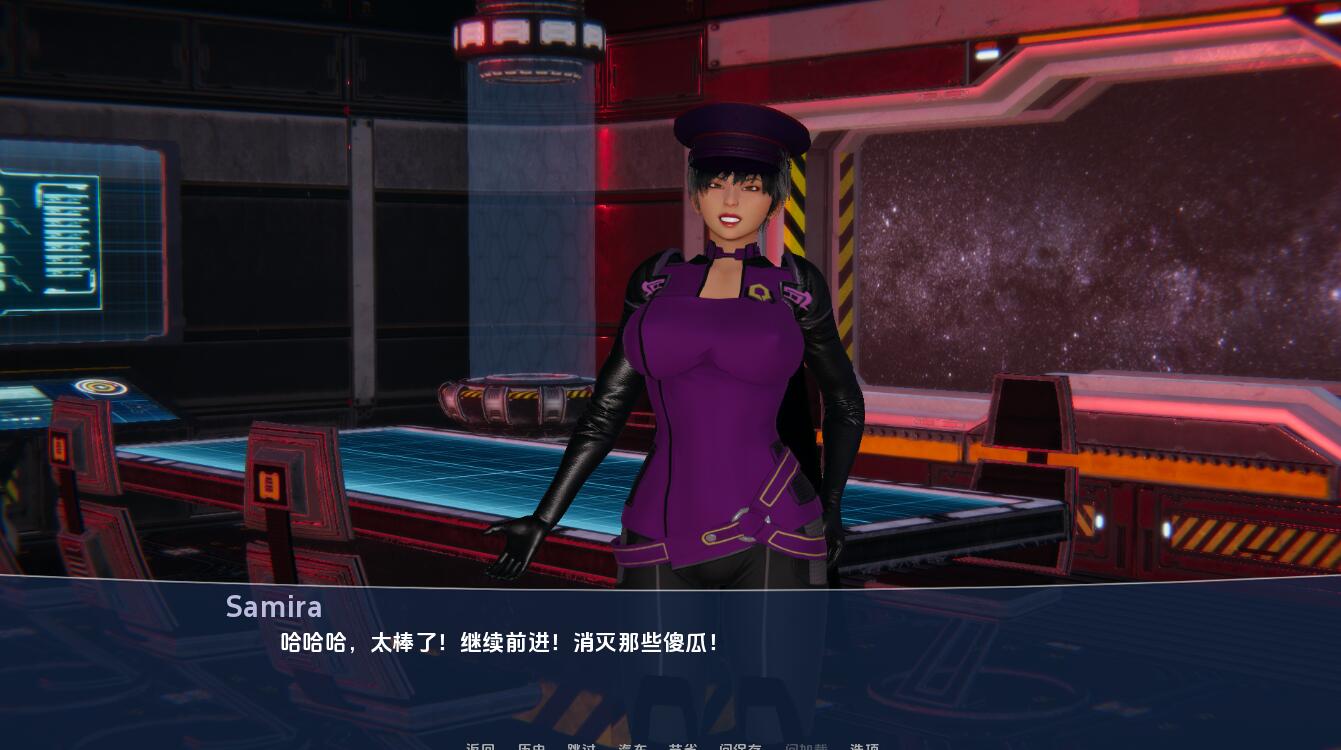
Task: Open the 历史 dialogue history log
Action: (x=533, y=748)
